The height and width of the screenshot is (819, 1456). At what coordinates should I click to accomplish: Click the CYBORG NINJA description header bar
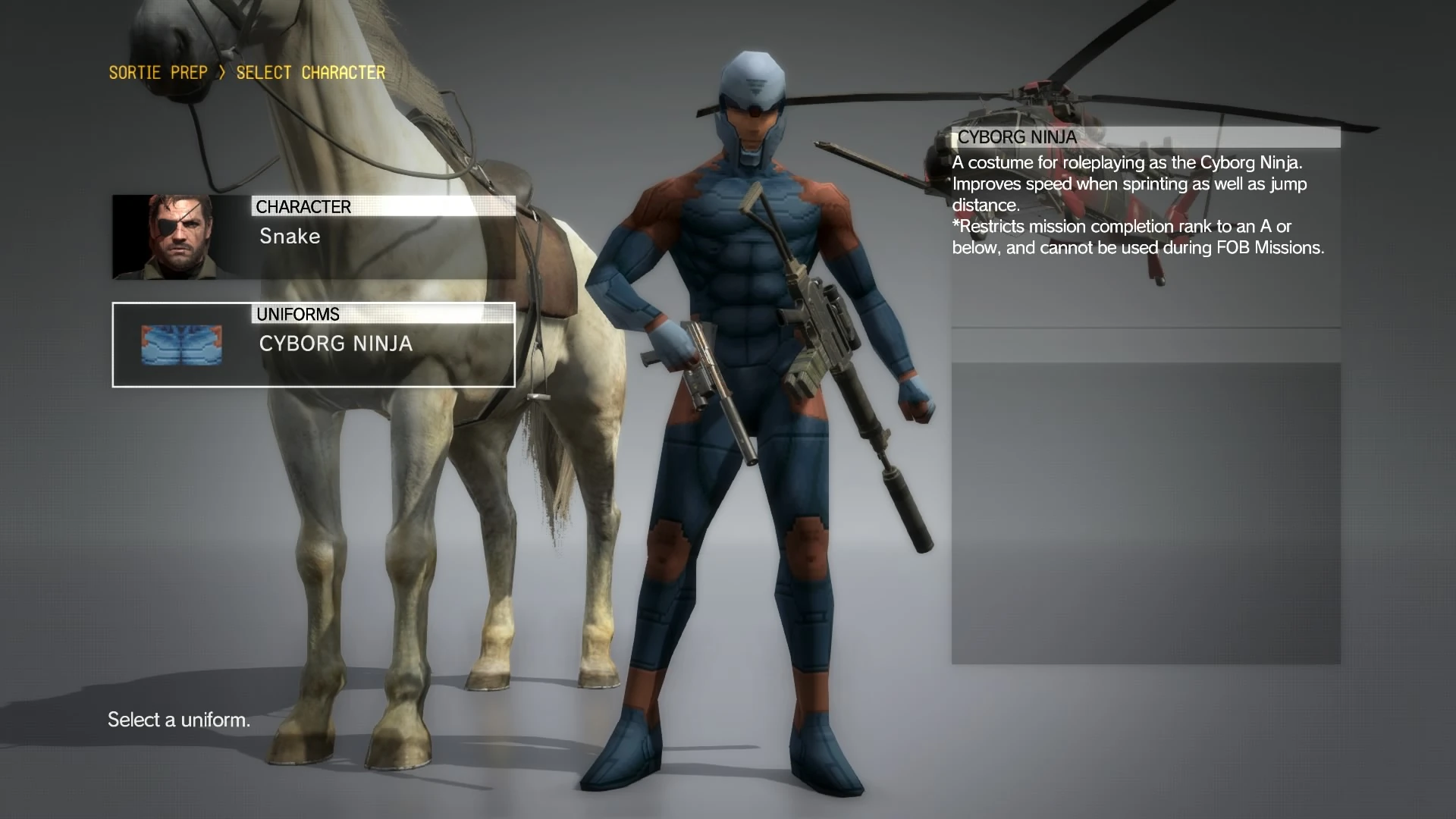1145,137
